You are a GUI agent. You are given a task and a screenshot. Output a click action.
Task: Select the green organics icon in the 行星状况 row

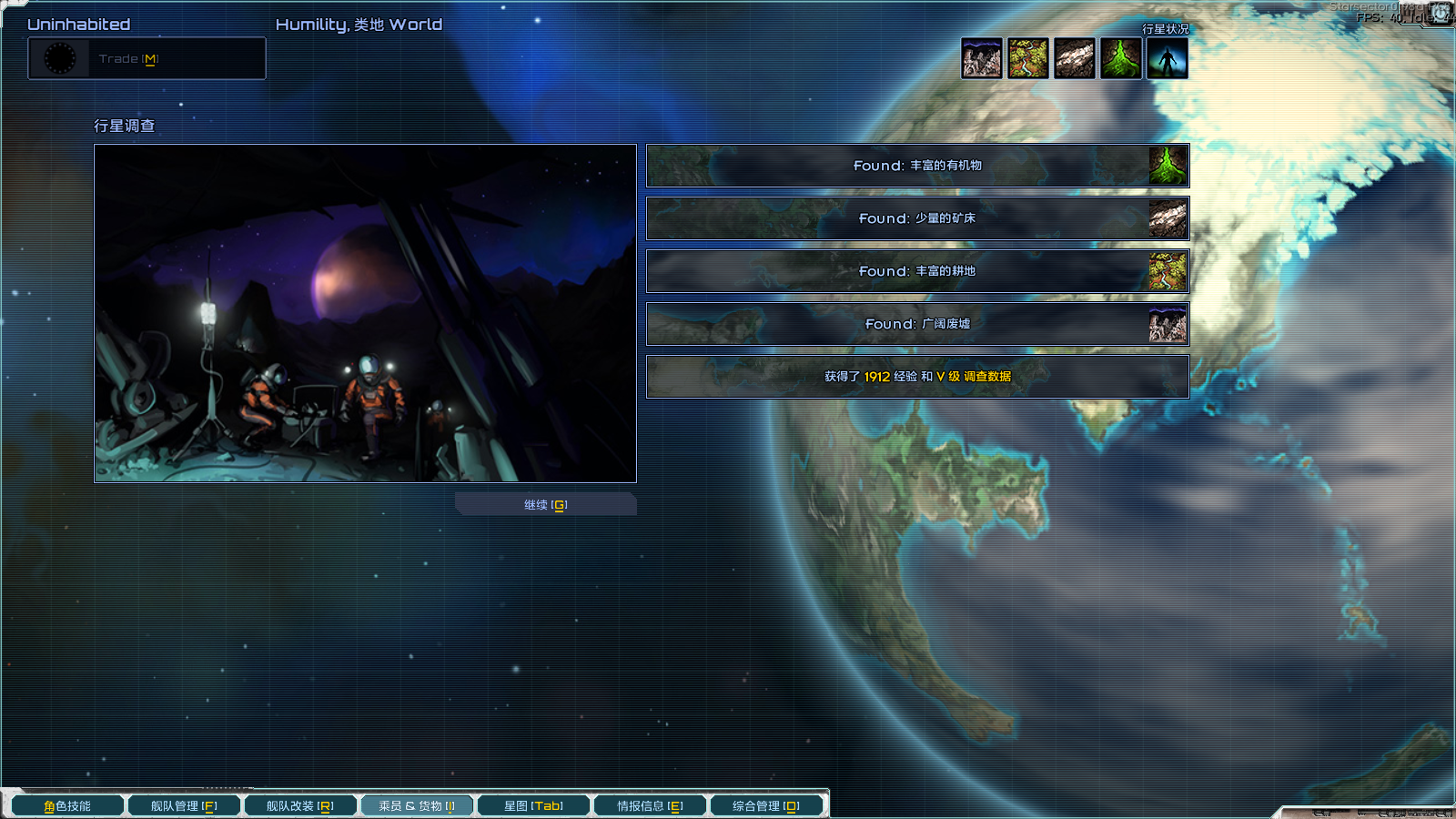1121,59
